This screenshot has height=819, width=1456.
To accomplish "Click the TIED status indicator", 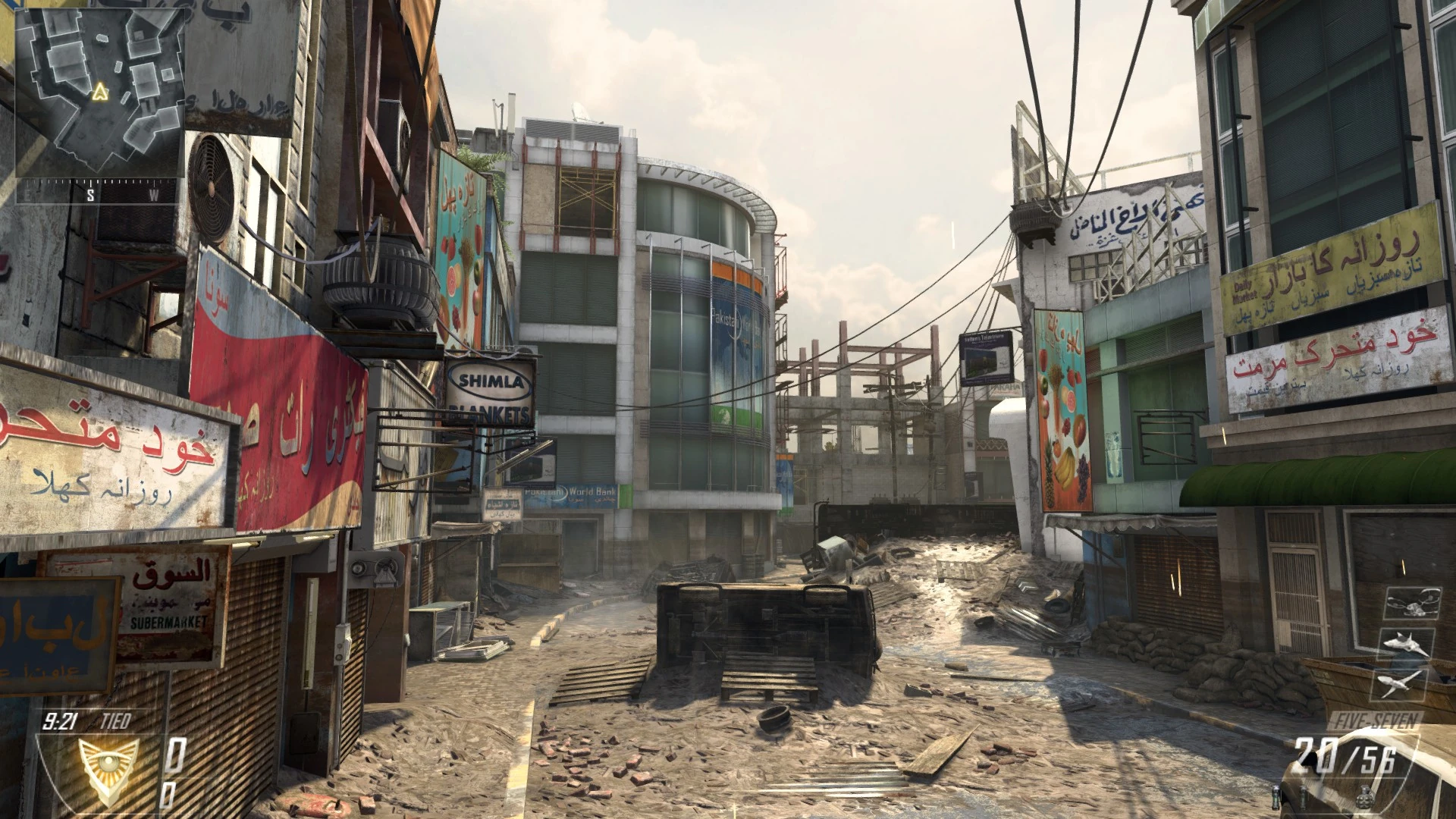I will tap(115, 720).
